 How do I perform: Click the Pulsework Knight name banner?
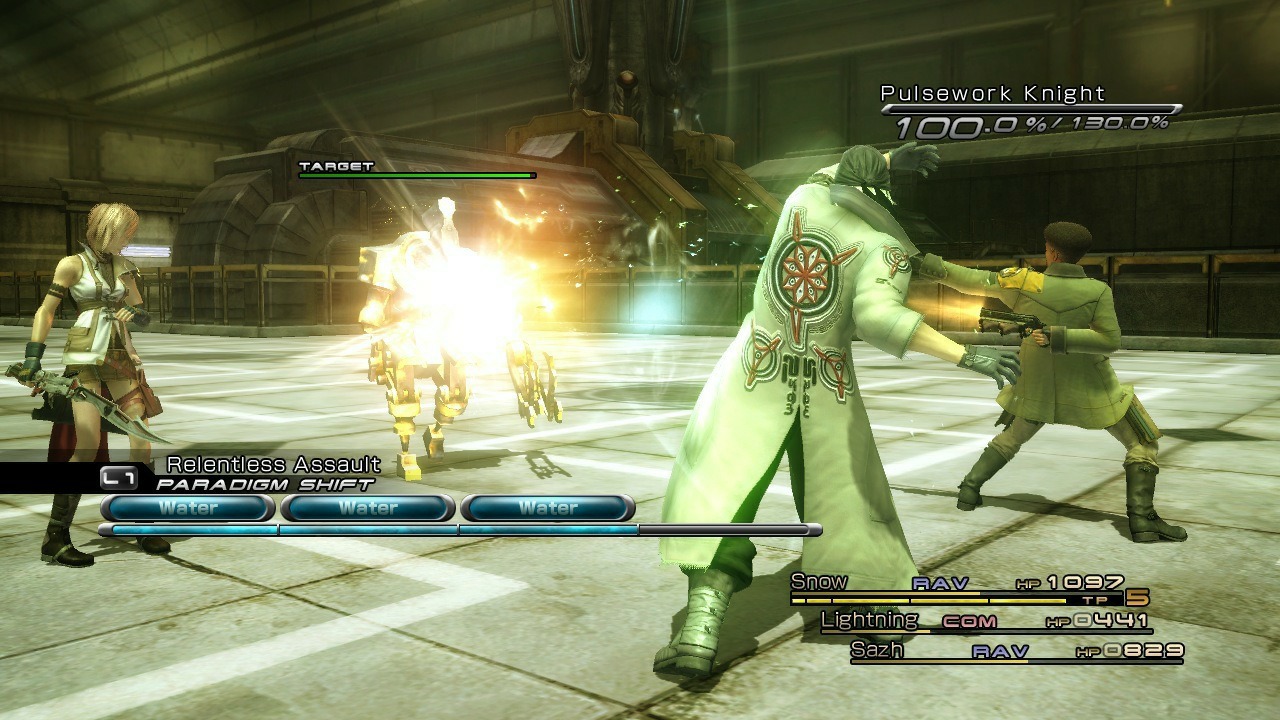tap(990, 94)
